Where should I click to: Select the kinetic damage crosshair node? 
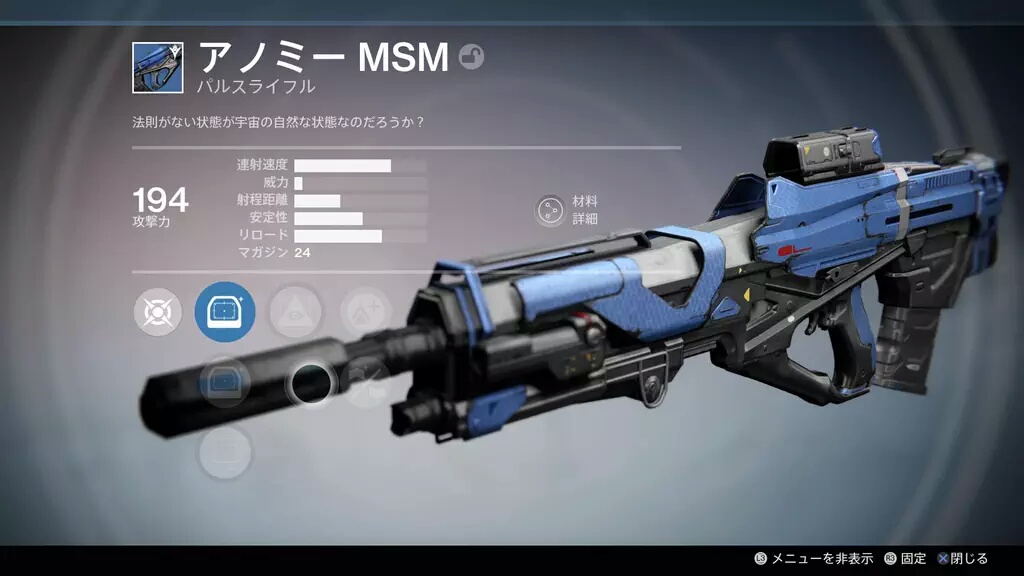pos(157,312)
